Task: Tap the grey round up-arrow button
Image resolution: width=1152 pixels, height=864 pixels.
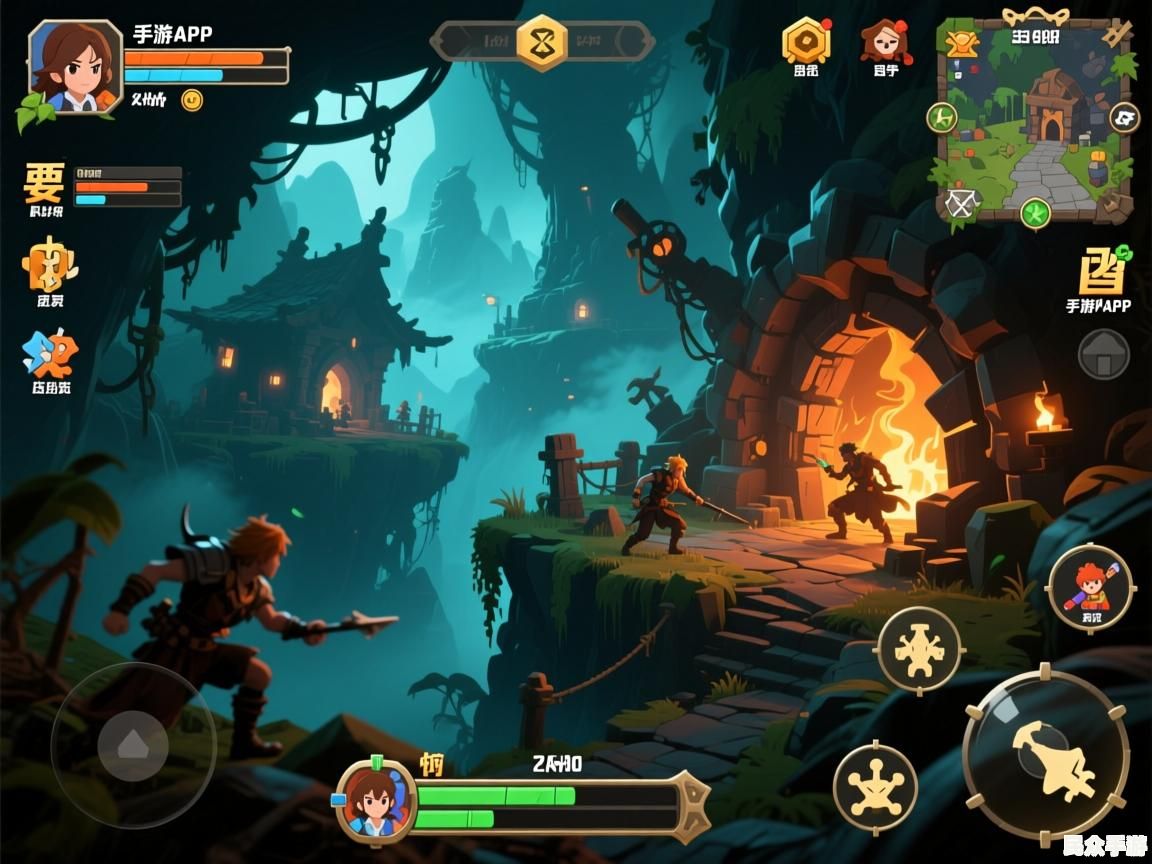Action: coord(1103,354)
